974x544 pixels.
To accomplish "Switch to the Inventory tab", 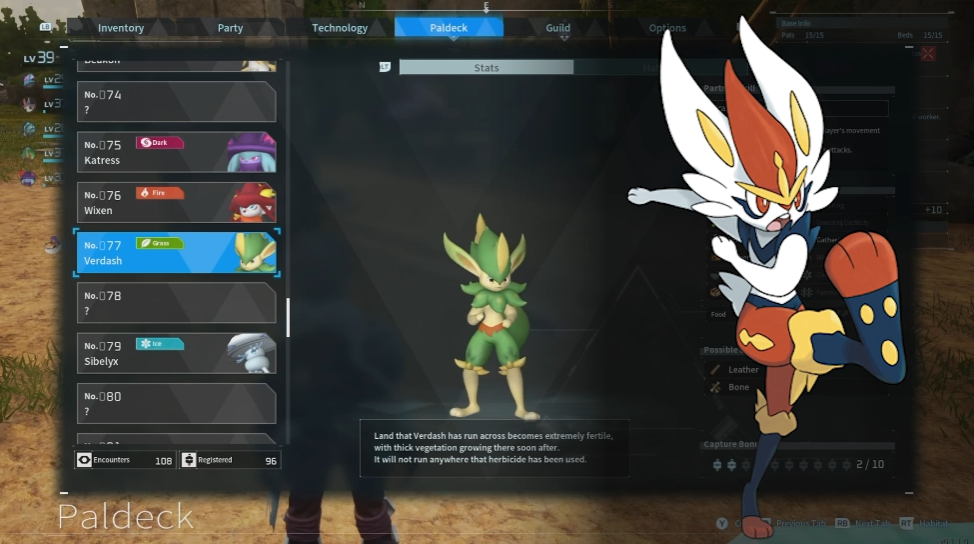I will click(121, 28).
